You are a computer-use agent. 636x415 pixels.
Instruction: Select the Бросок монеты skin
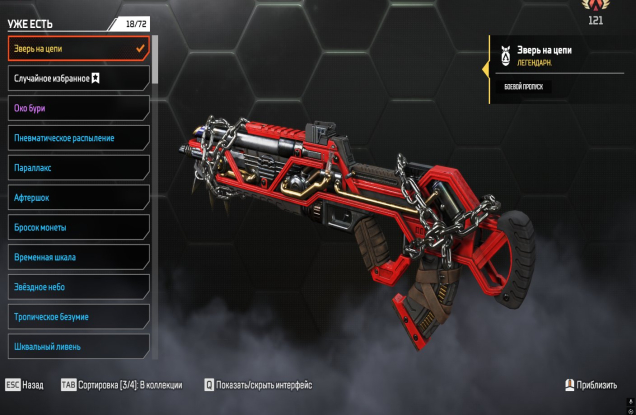(x=78, y=227)
